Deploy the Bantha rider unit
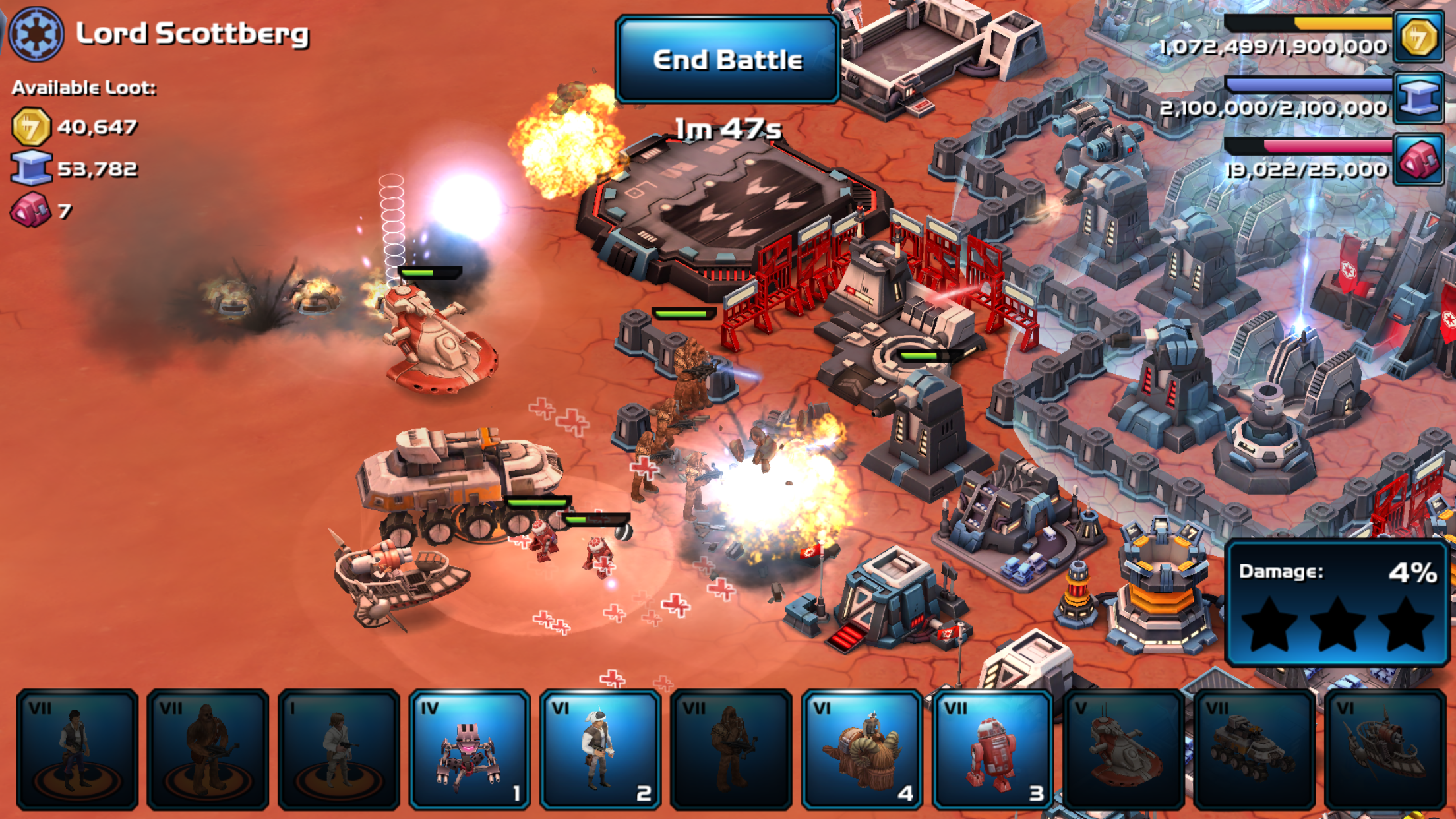The width and height of the screenshot is (1456, 819). tap(861, 749)
